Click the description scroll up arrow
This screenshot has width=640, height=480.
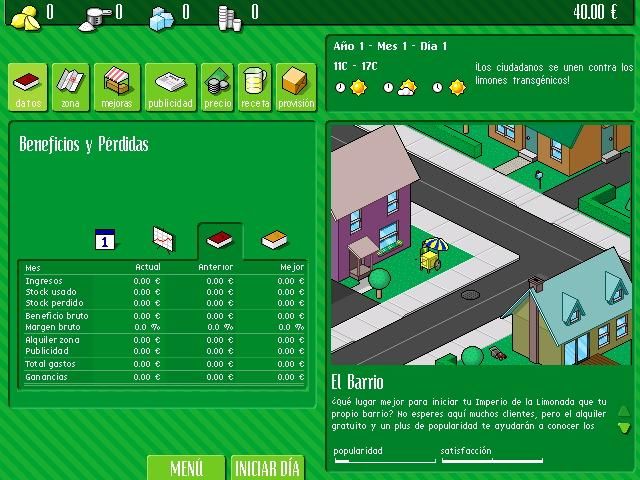coord(624,411)
